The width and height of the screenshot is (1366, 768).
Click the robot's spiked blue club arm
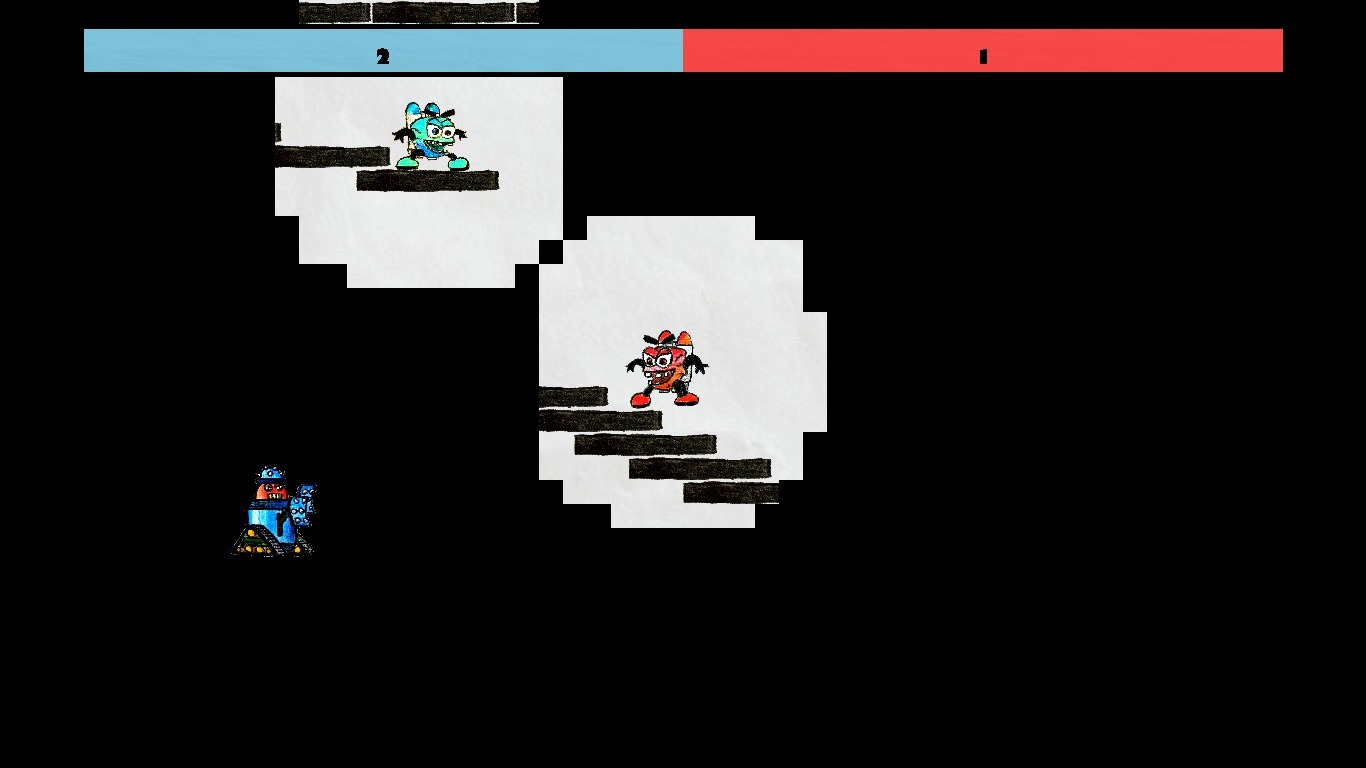pos(299,510)
